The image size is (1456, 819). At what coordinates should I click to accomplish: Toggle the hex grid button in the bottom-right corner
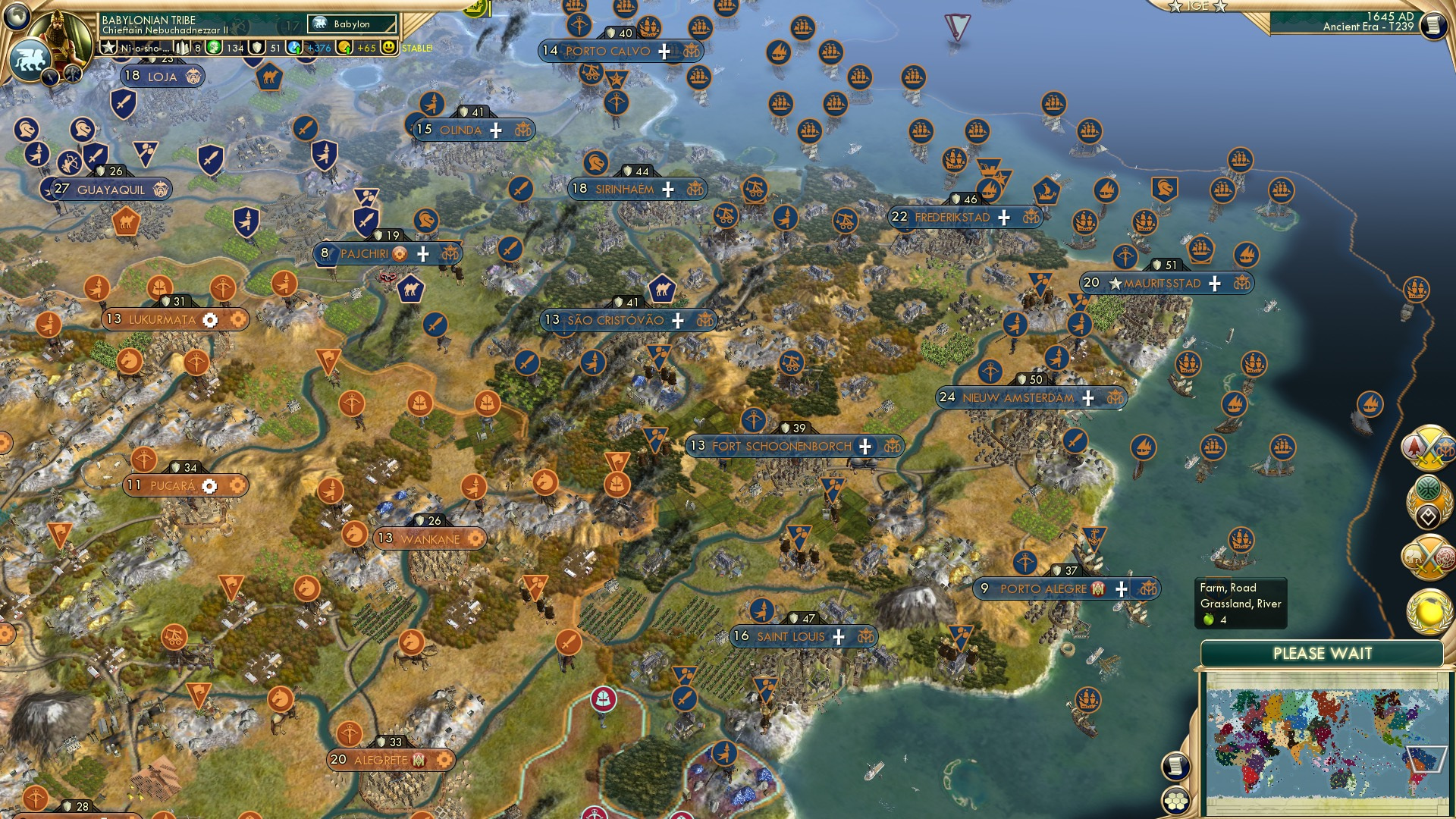pyautogui.click(x=1175, y=801)
